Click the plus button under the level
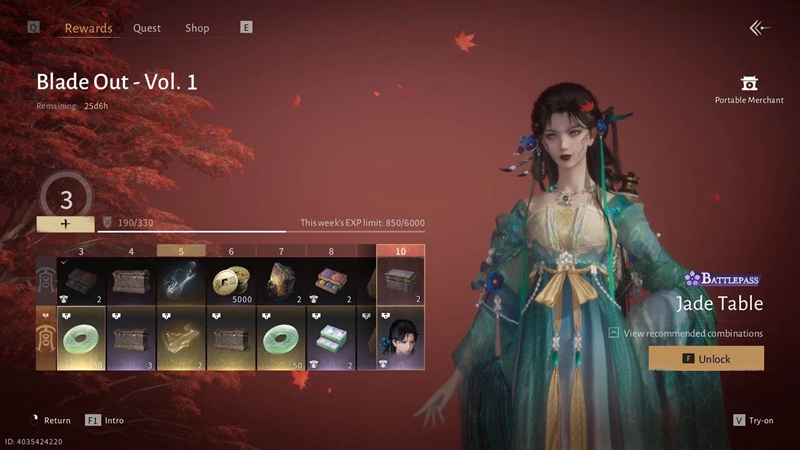This screenshot has width=800, height=450. click(x=65, y=224)
